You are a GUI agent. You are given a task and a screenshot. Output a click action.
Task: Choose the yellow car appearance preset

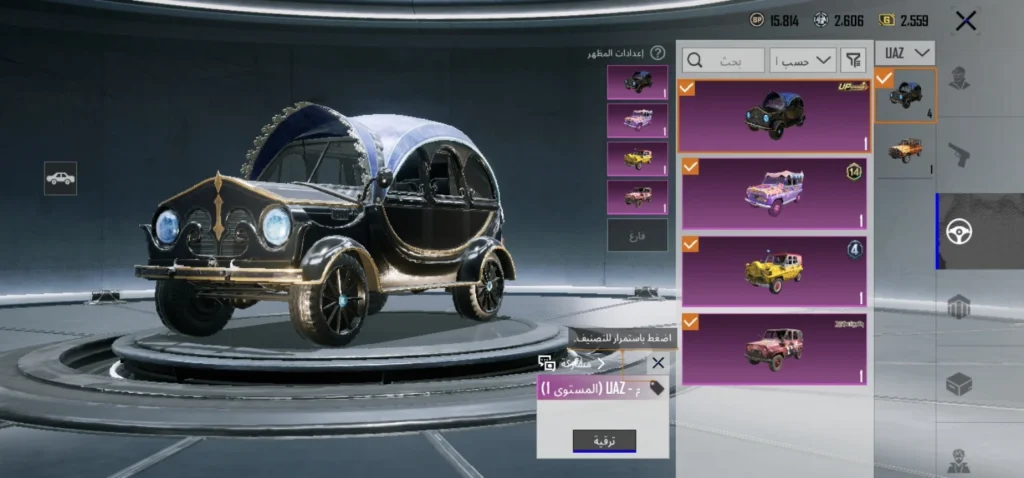[637, 159]
